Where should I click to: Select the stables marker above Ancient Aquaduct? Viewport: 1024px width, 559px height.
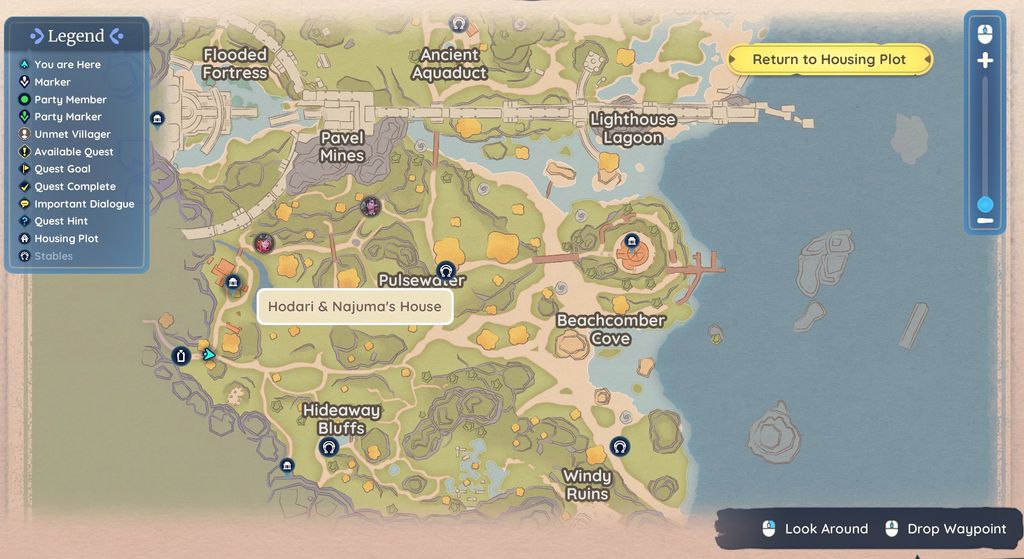click(x=459, y=23)
